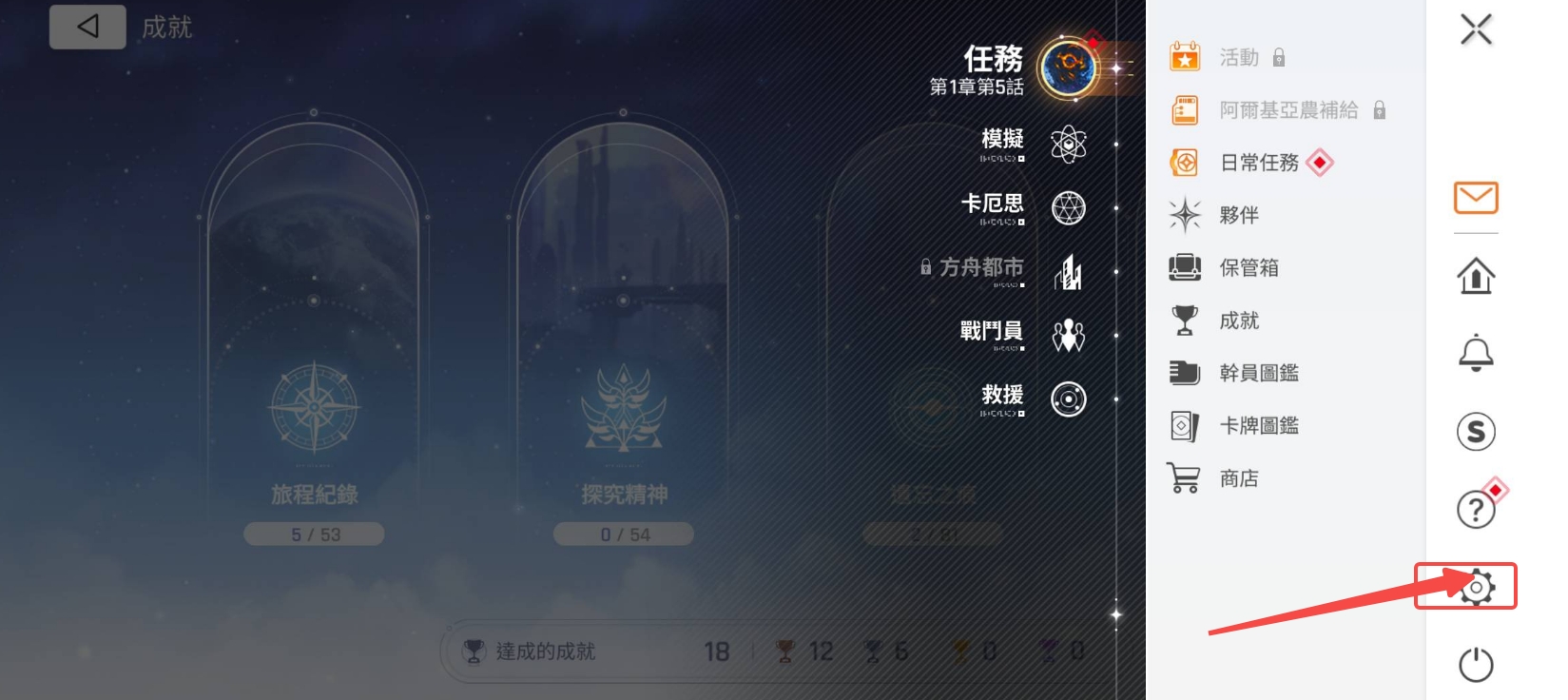The width and height of the screenshot is (1568, 700).
Task: Open settings via the gear icon
Action: point(1476,588)
